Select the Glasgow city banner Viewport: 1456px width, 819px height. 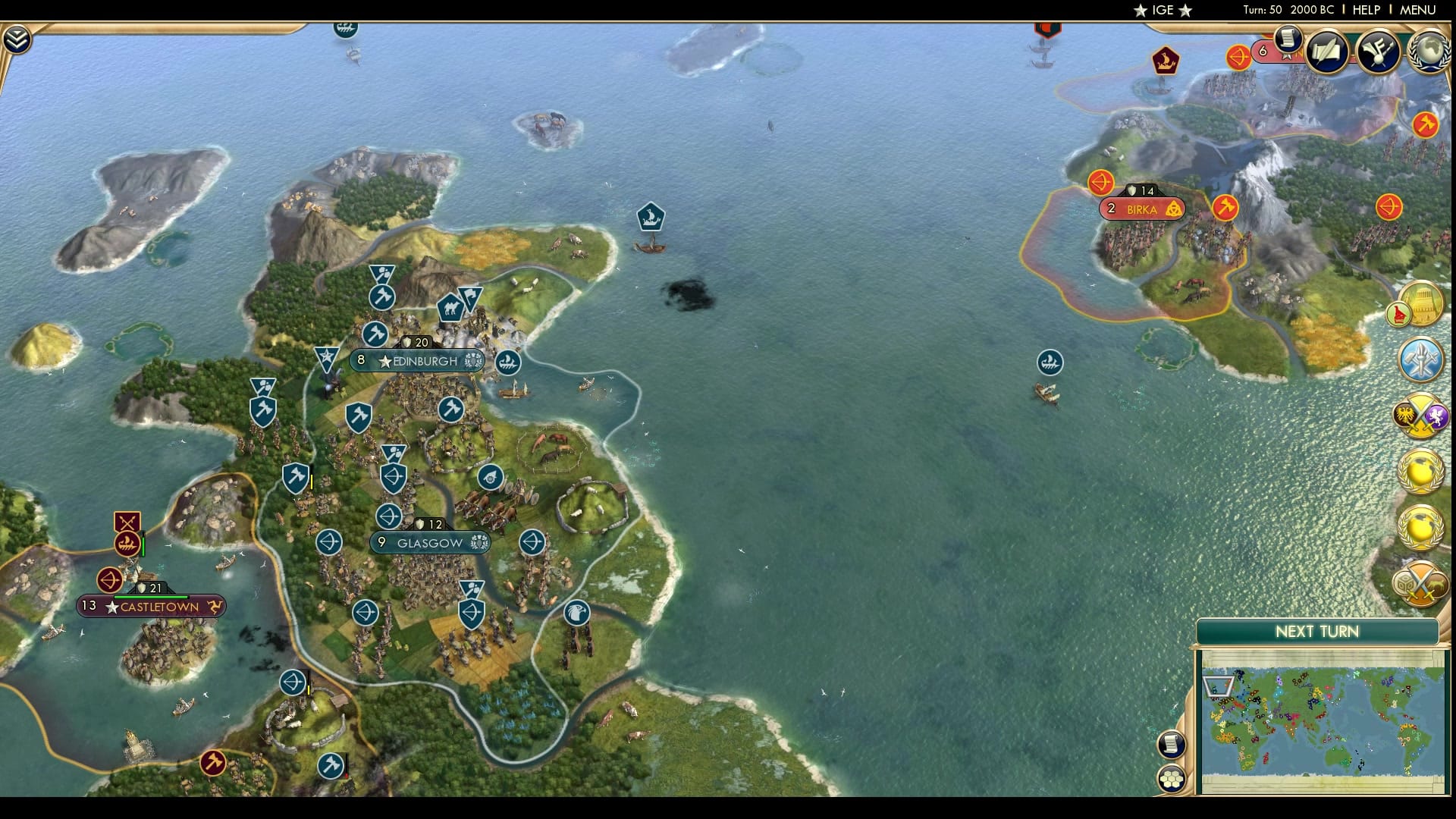(429, 542)
